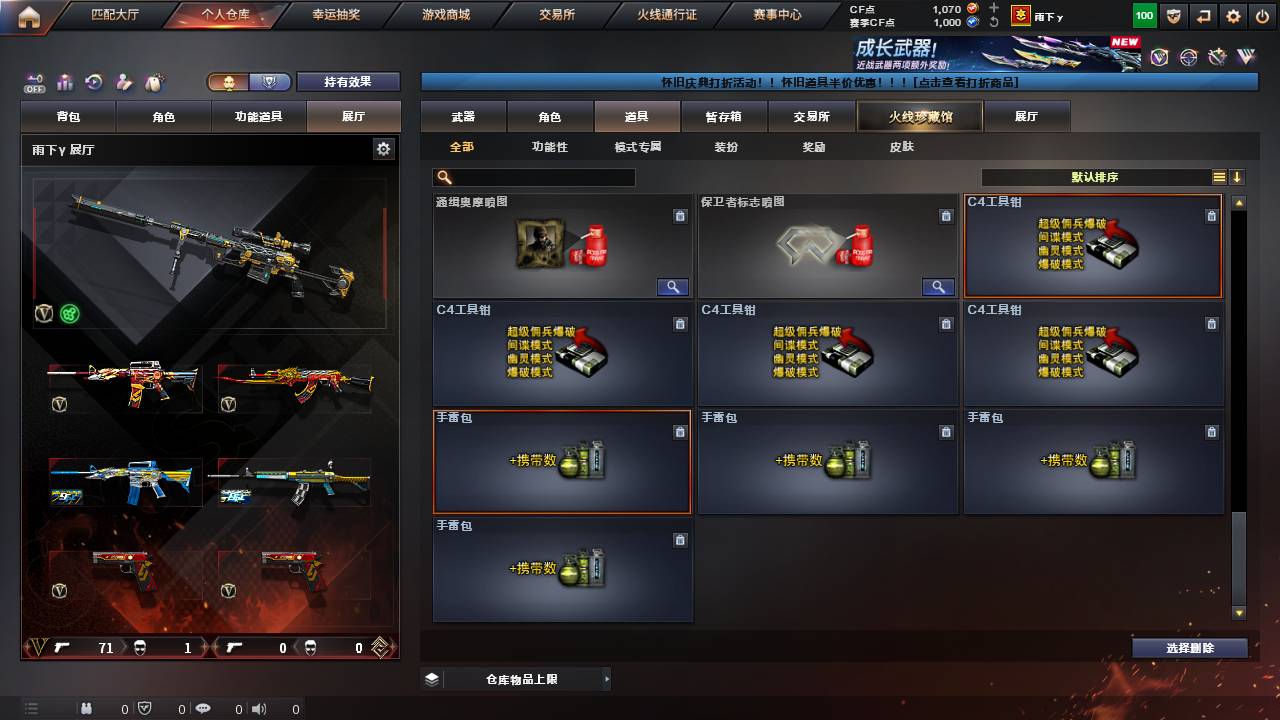Turn on the OFF switch above 背包 tab
The height and width of the screenshot is (720, 1280).
click(x=36, y=82)
